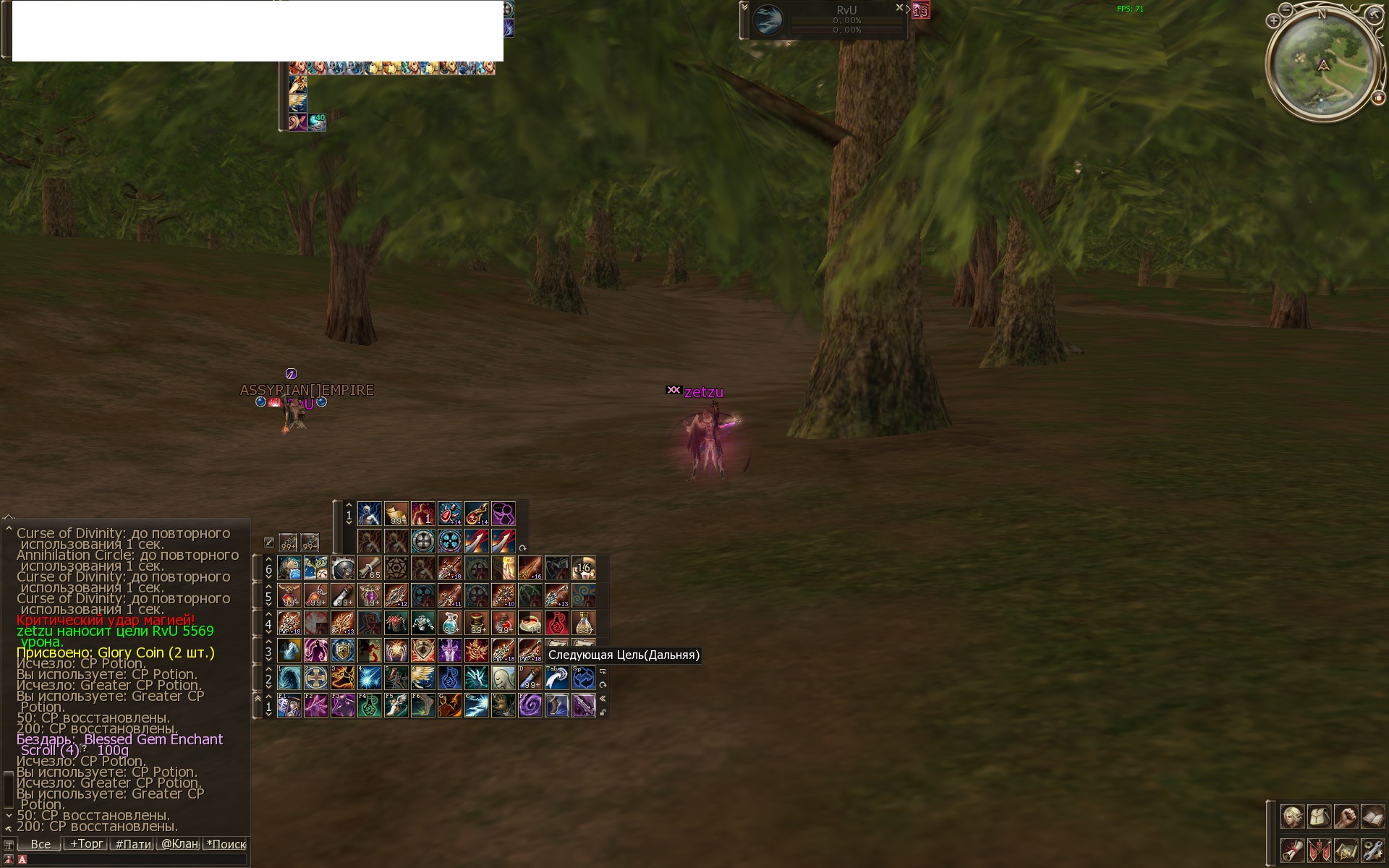Open the clan banners icon
The height and width of the screenshot is (868, 1389).
point(1319,850)
